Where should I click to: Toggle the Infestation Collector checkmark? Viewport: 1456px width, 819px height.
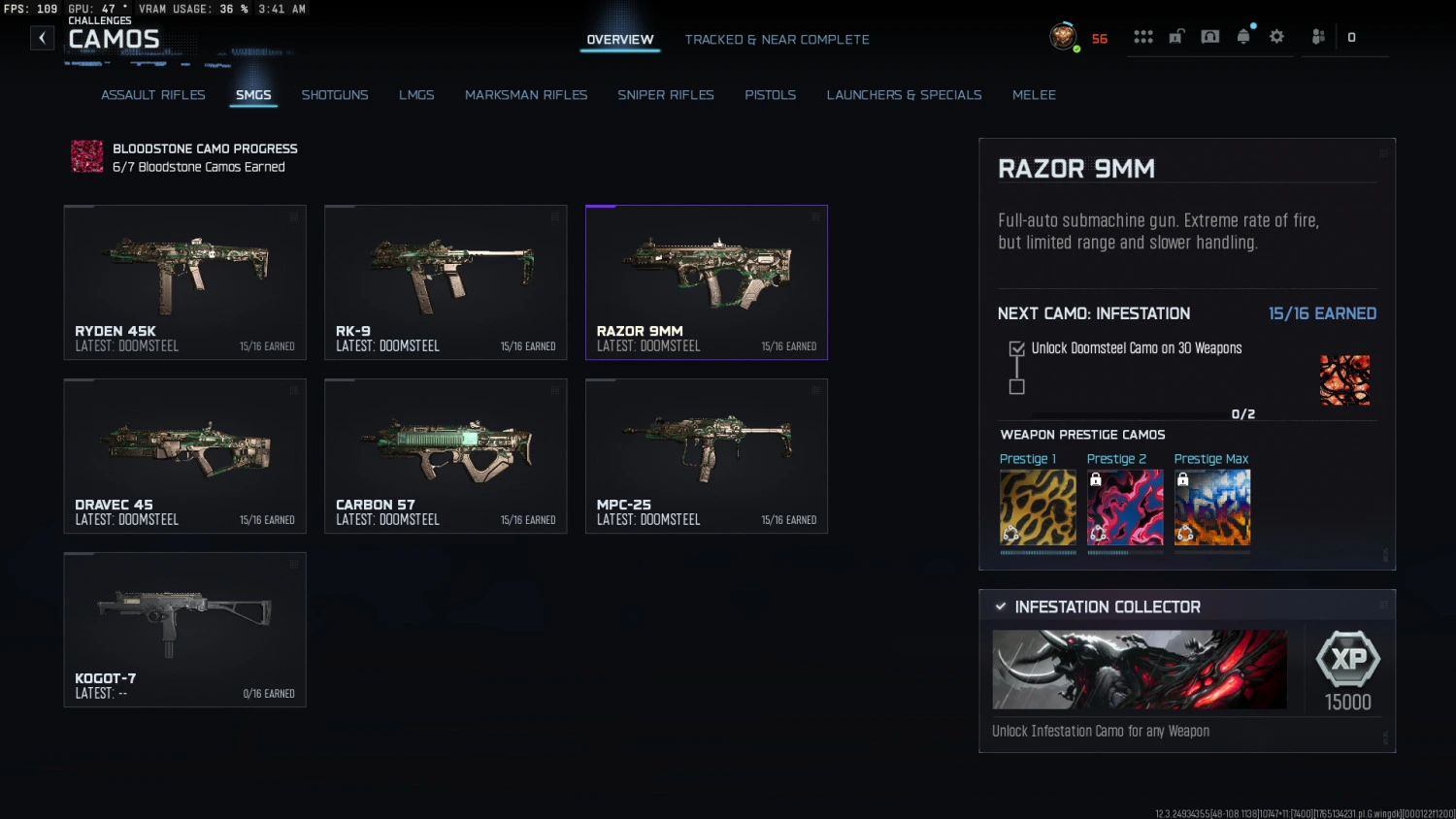click(x=1000, y=606)
